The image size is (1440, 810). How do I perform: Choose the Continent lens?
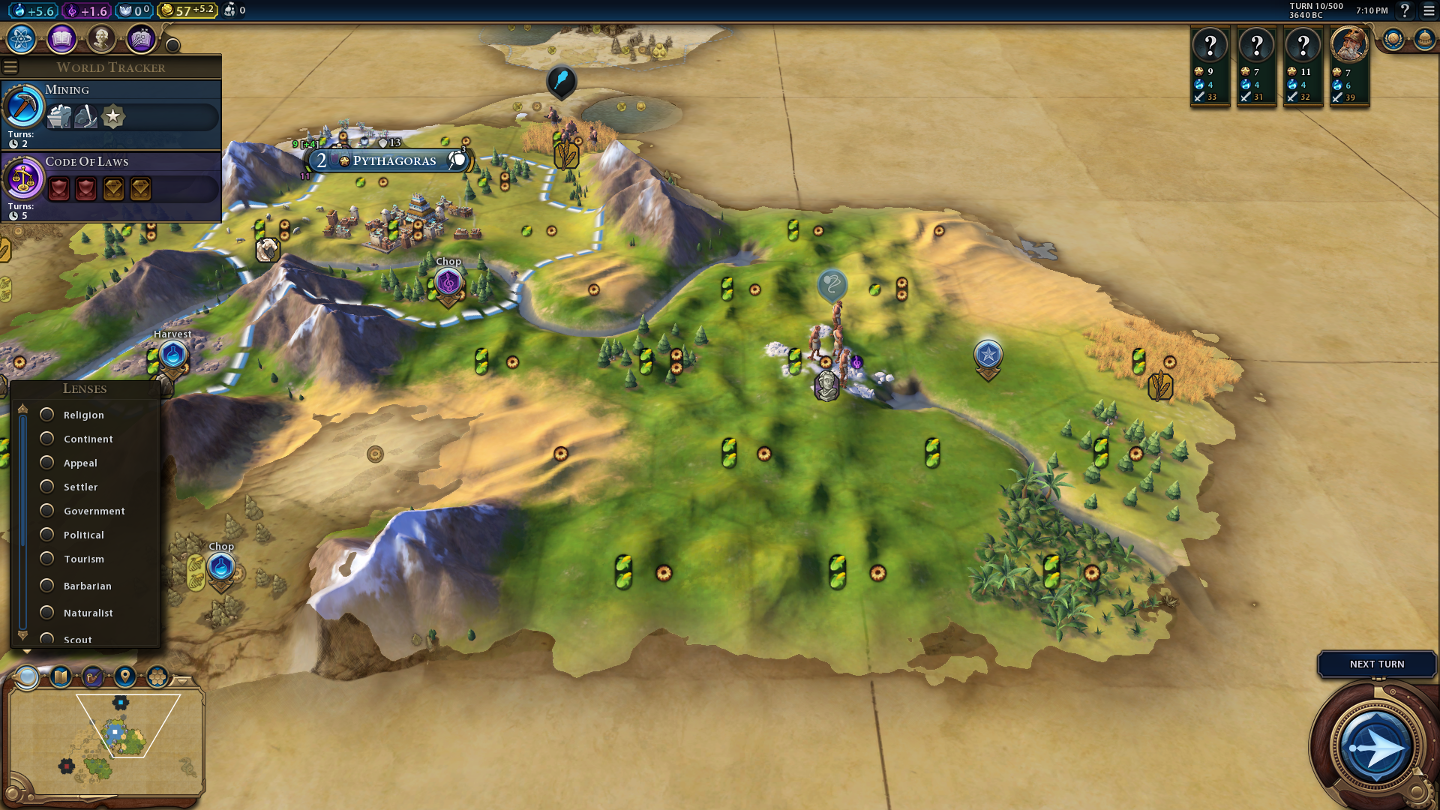click(x=47, y=439)
